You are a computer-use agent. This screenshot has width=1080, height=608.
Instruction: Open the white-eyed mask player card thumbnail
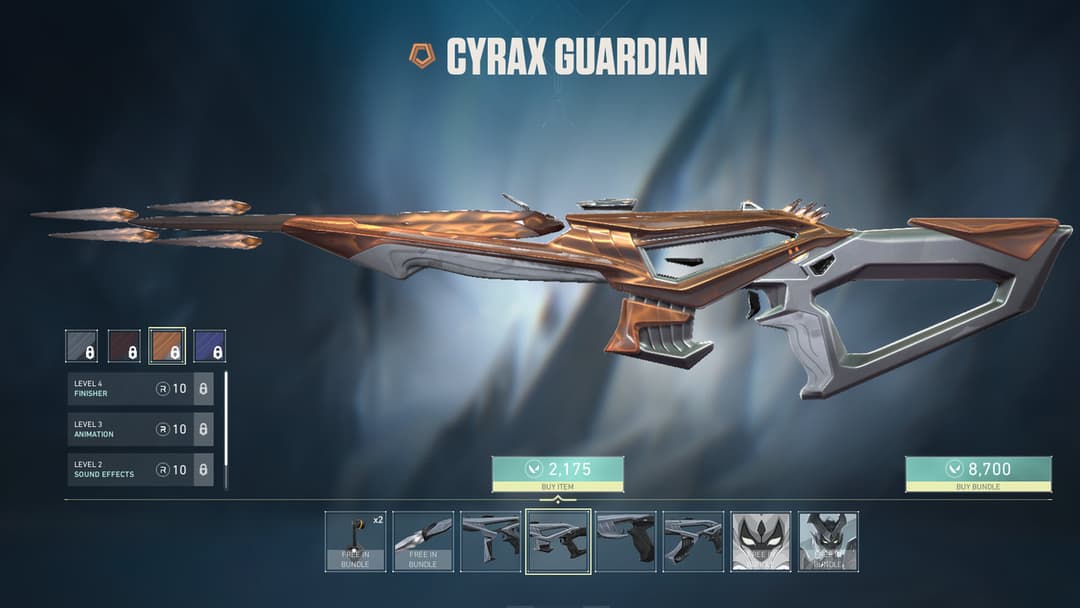[x=761, y=542]
